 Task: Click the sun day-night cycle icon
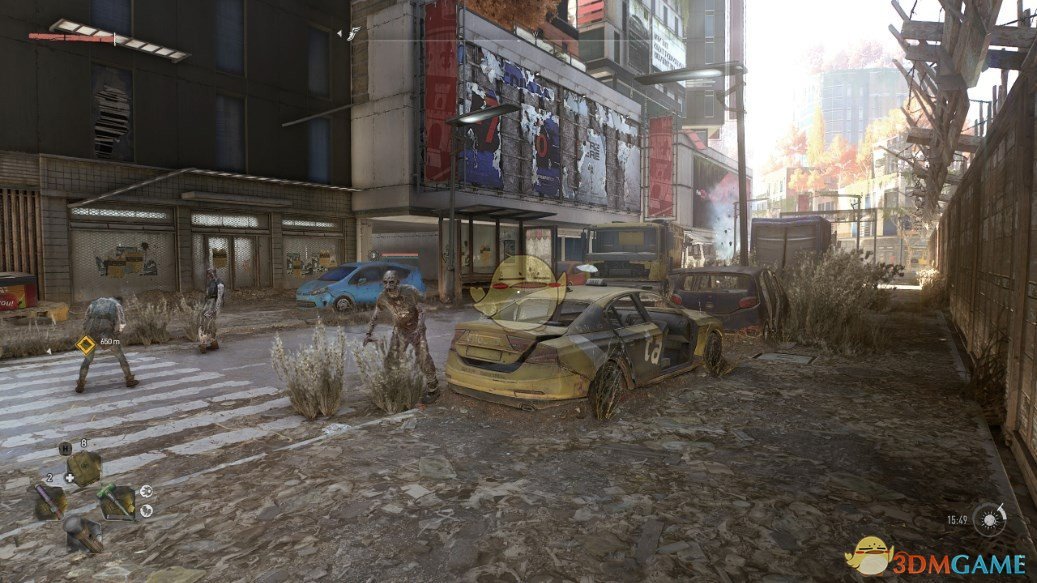point(989,520)
